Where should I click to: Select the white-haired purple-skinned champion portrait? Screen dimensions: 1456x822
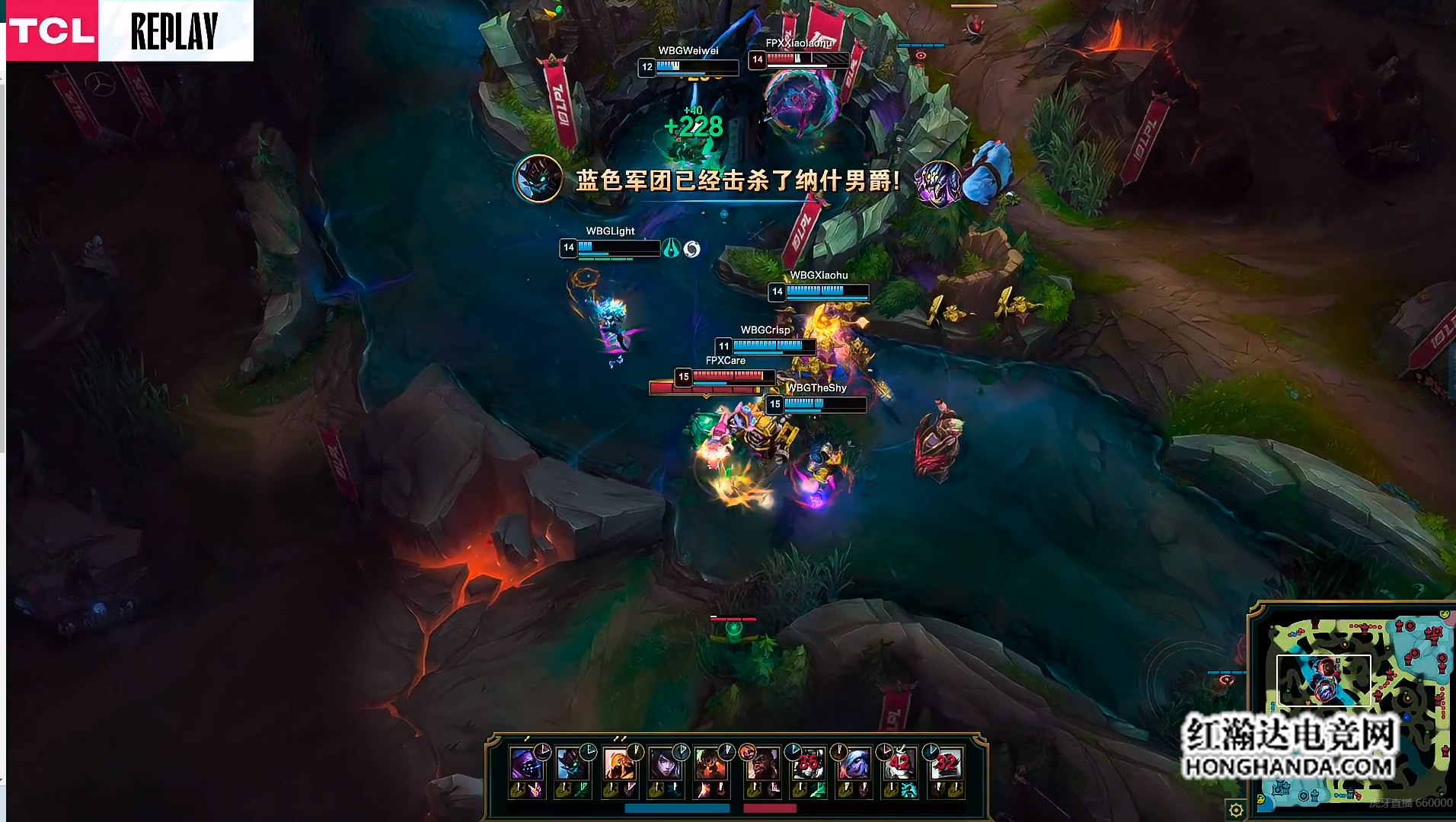tap(853, 763)
